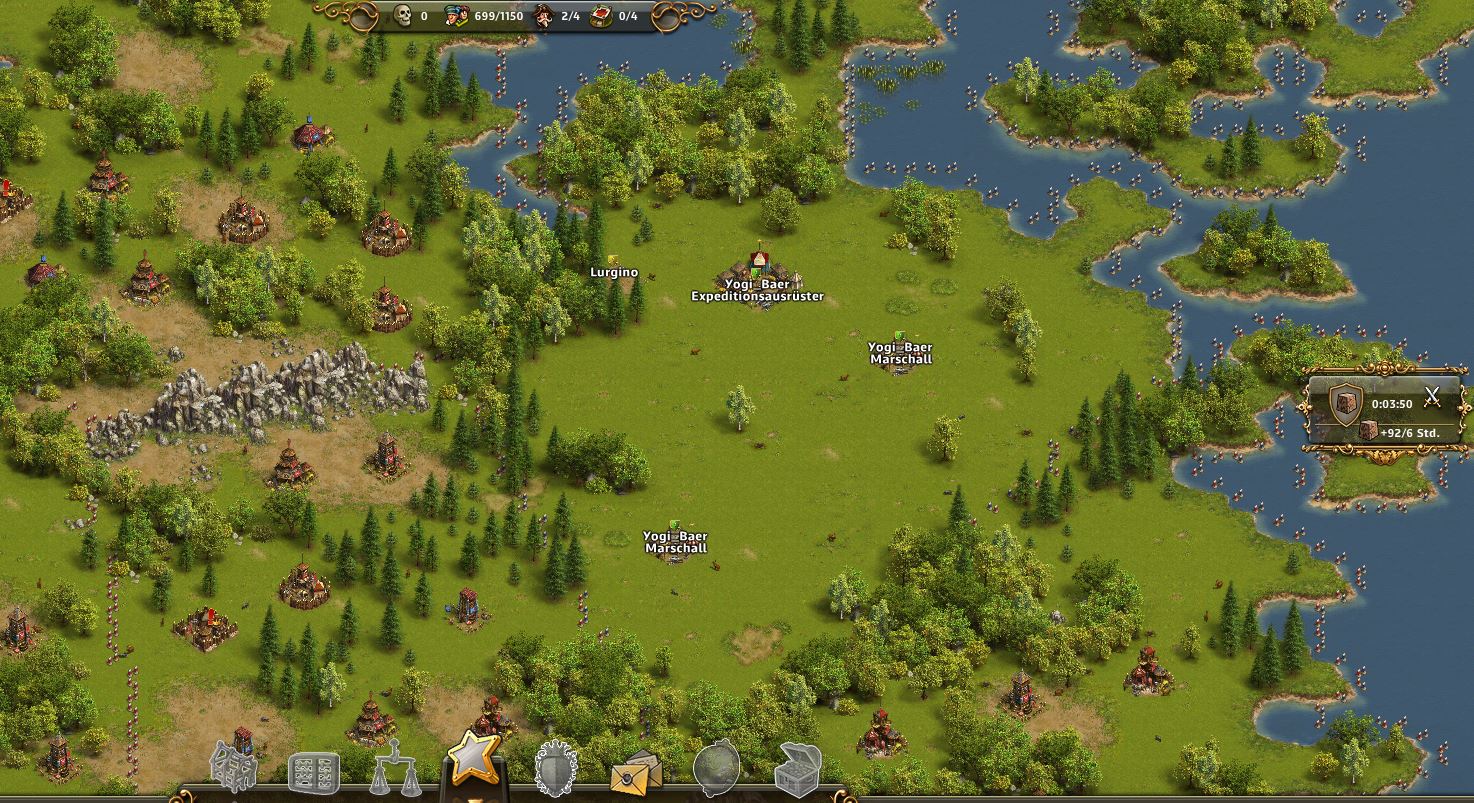Image resolution: width=1474 pixels, height=803 pixels.
Task: Click the skull losses counter icon
Action: (404, 16)
